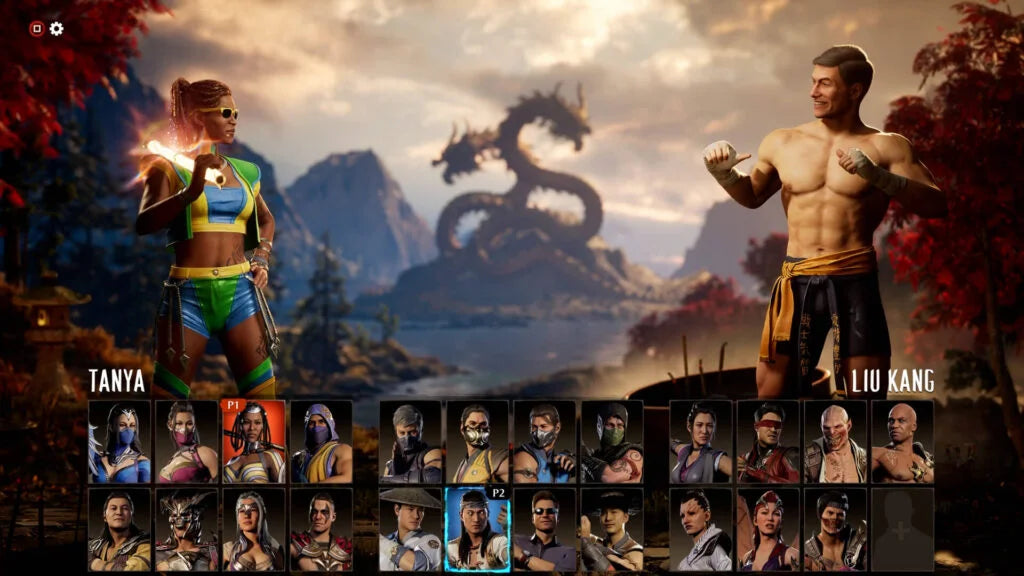Choose Baraka's portrait
This screenshot has height=576, width=1024.
[x=835, y=442]
